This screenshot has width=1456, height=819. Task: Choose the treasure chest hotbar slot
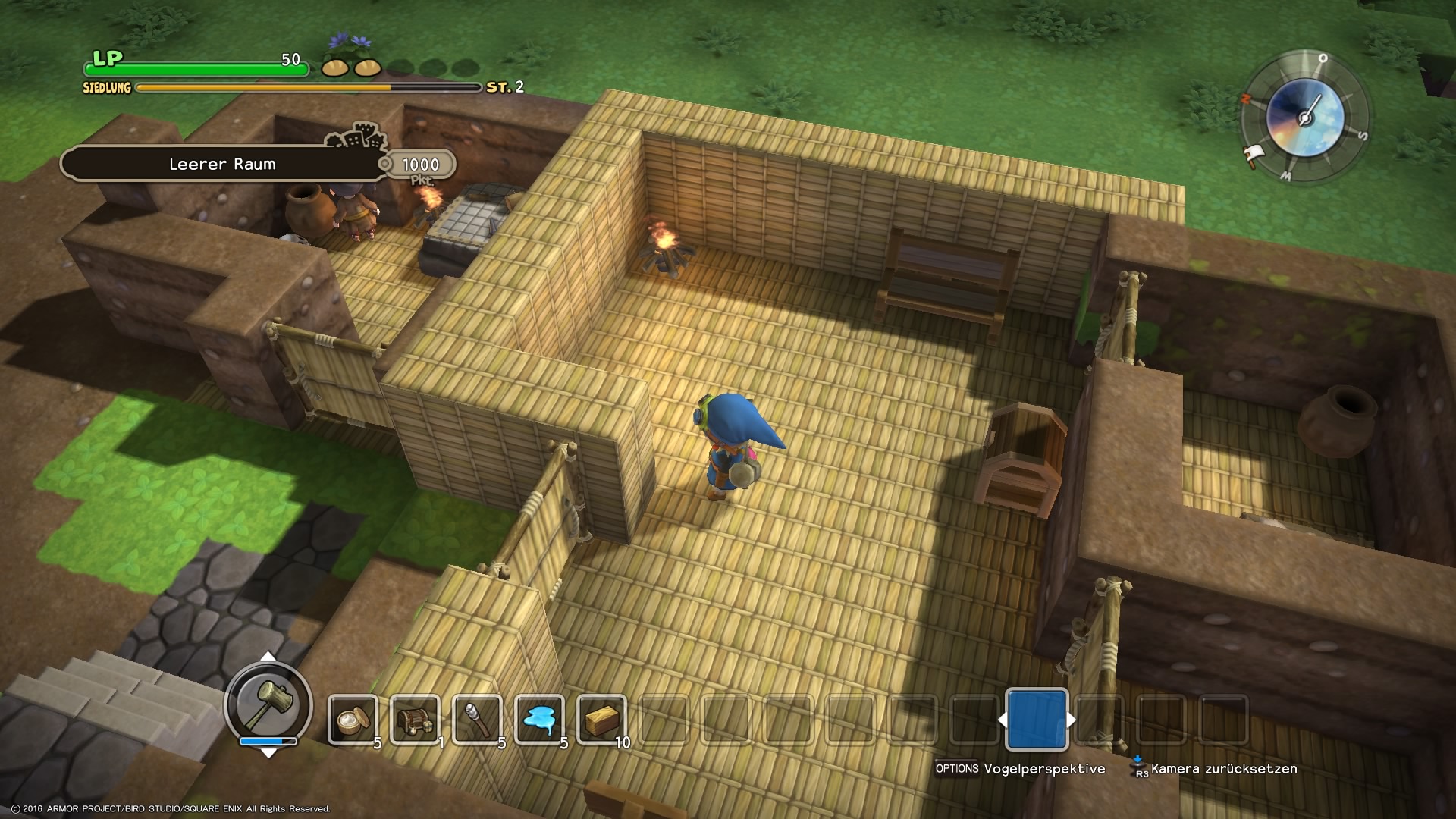coord(415,719)
